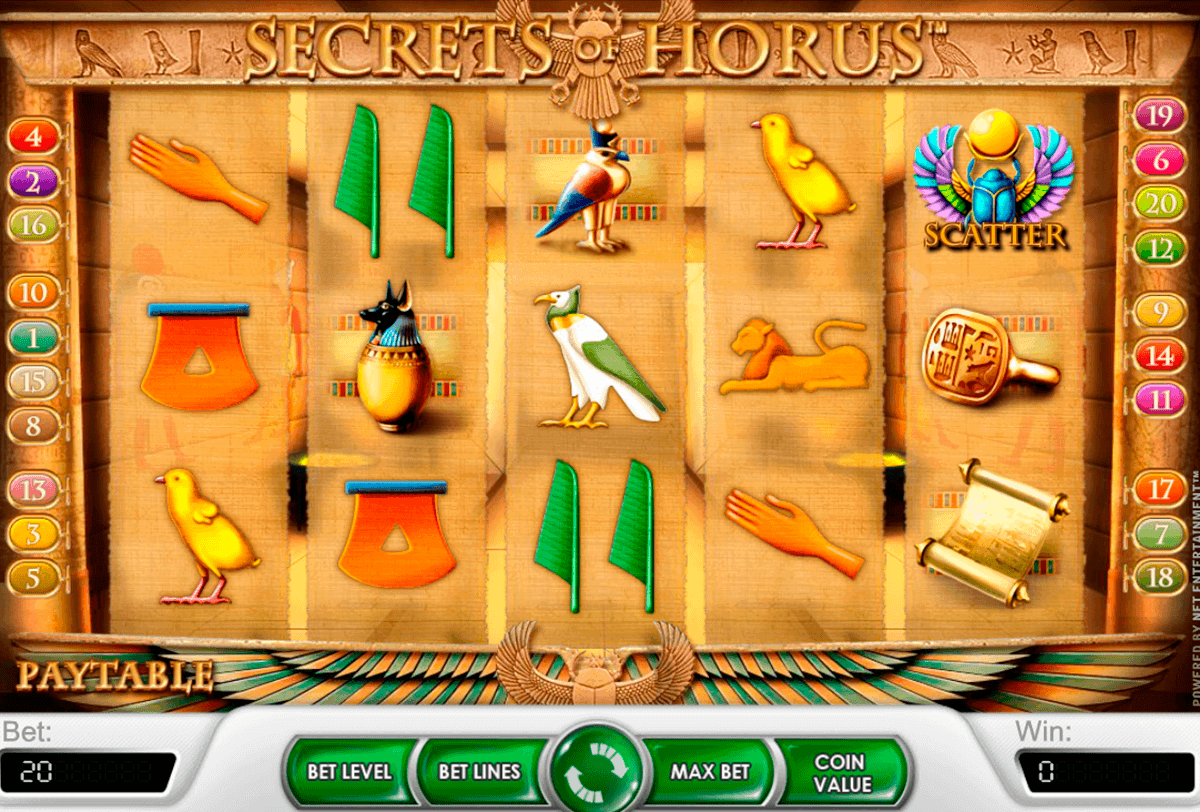Choose payline number 17
Image resolution: width=1200 pixels, height=812 pixels.
click(1160, 490)
